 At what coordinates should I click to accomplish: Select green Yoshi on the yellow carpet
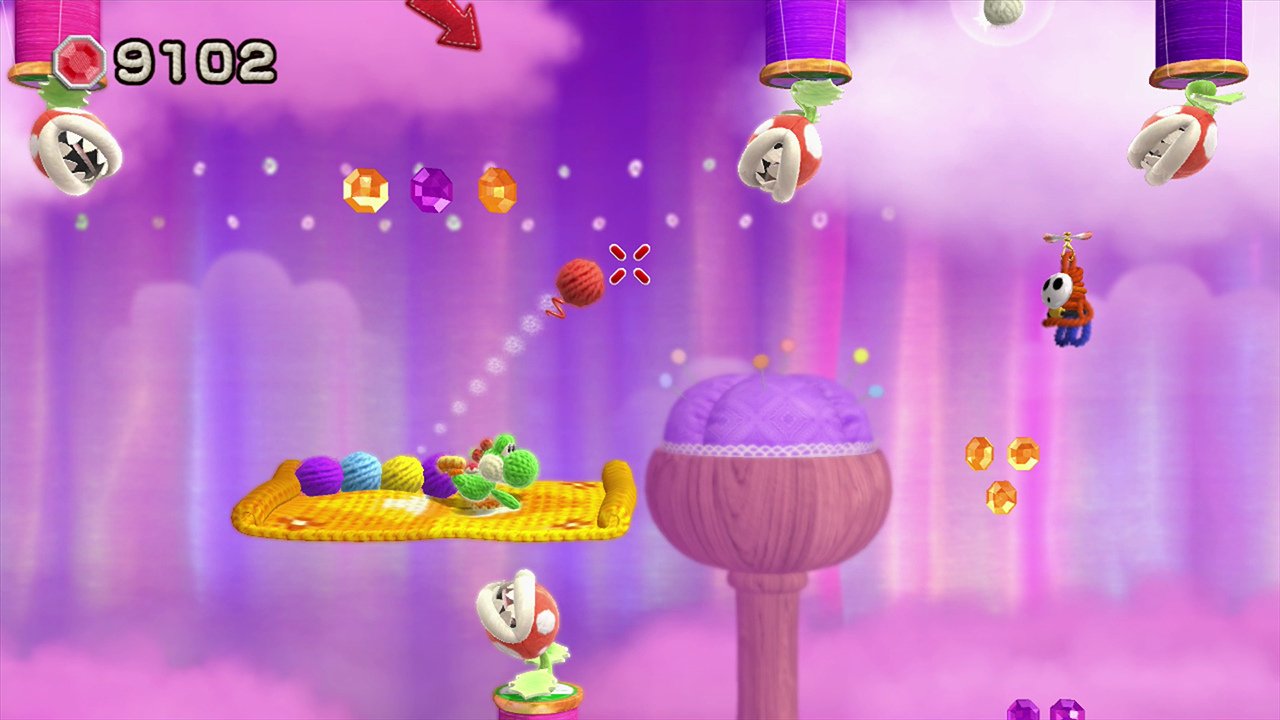pos(500,470)
